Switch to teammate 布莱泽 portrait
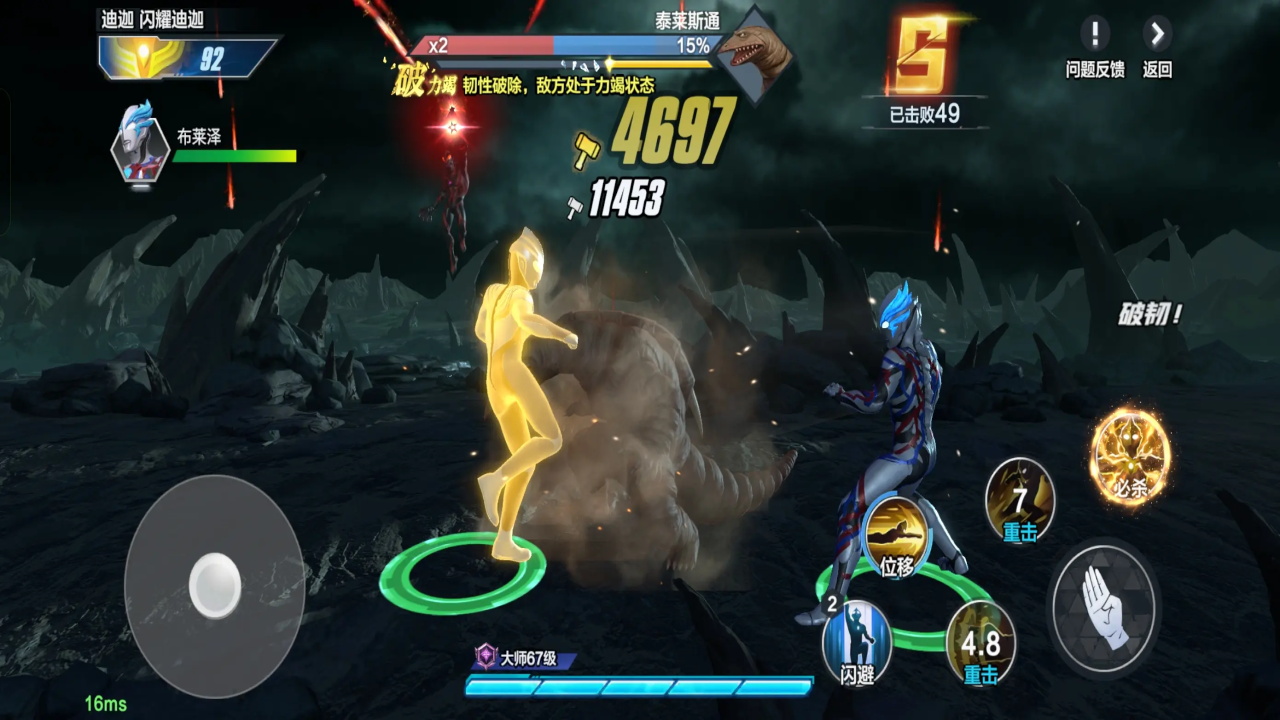This screenshot has width=1280, height=720. 138,143
